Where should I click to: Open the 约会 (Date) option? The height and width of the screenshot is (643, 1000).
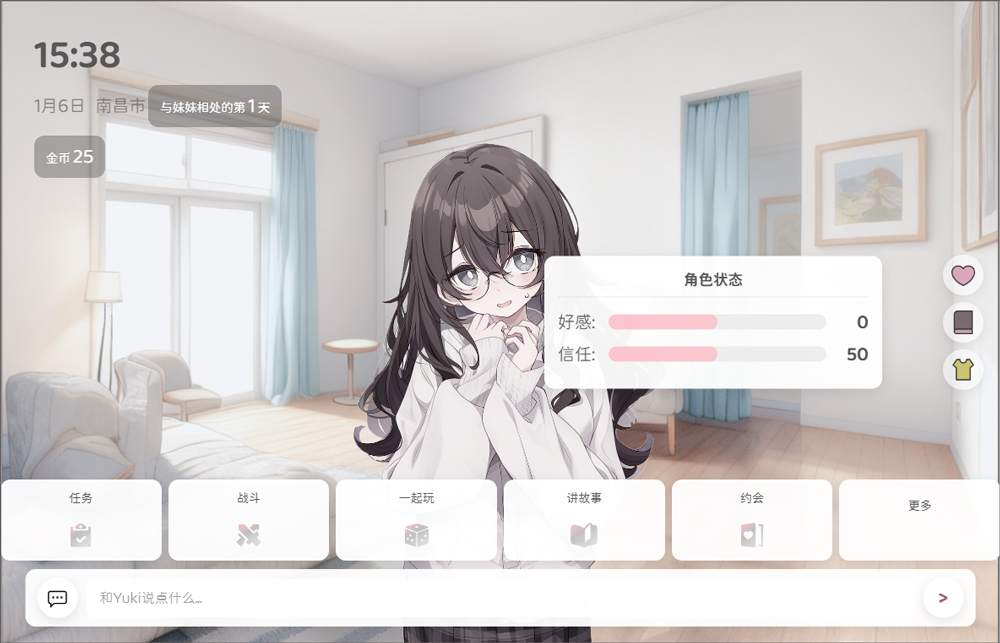coord(752,520)
